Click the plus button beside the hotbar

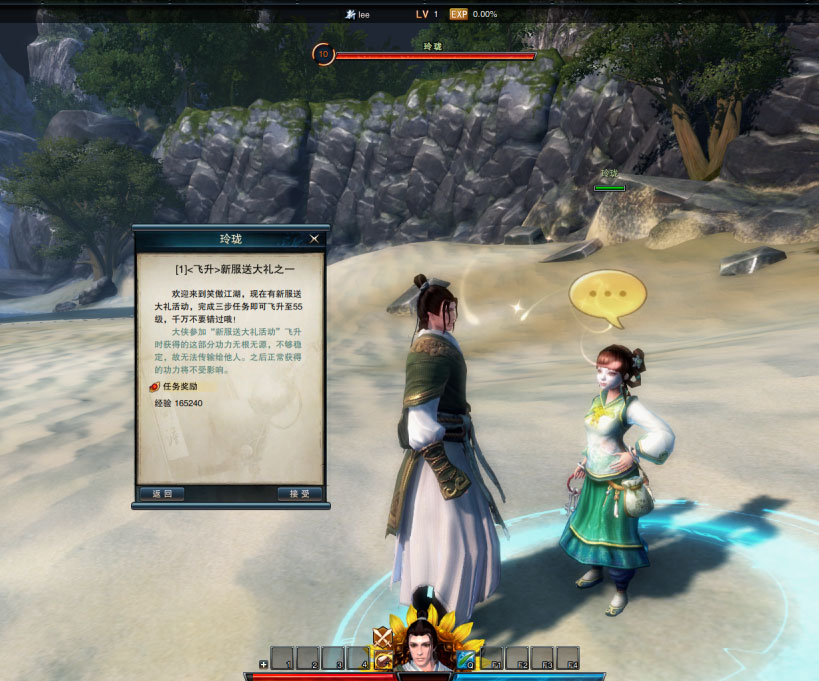click(263, 663)
